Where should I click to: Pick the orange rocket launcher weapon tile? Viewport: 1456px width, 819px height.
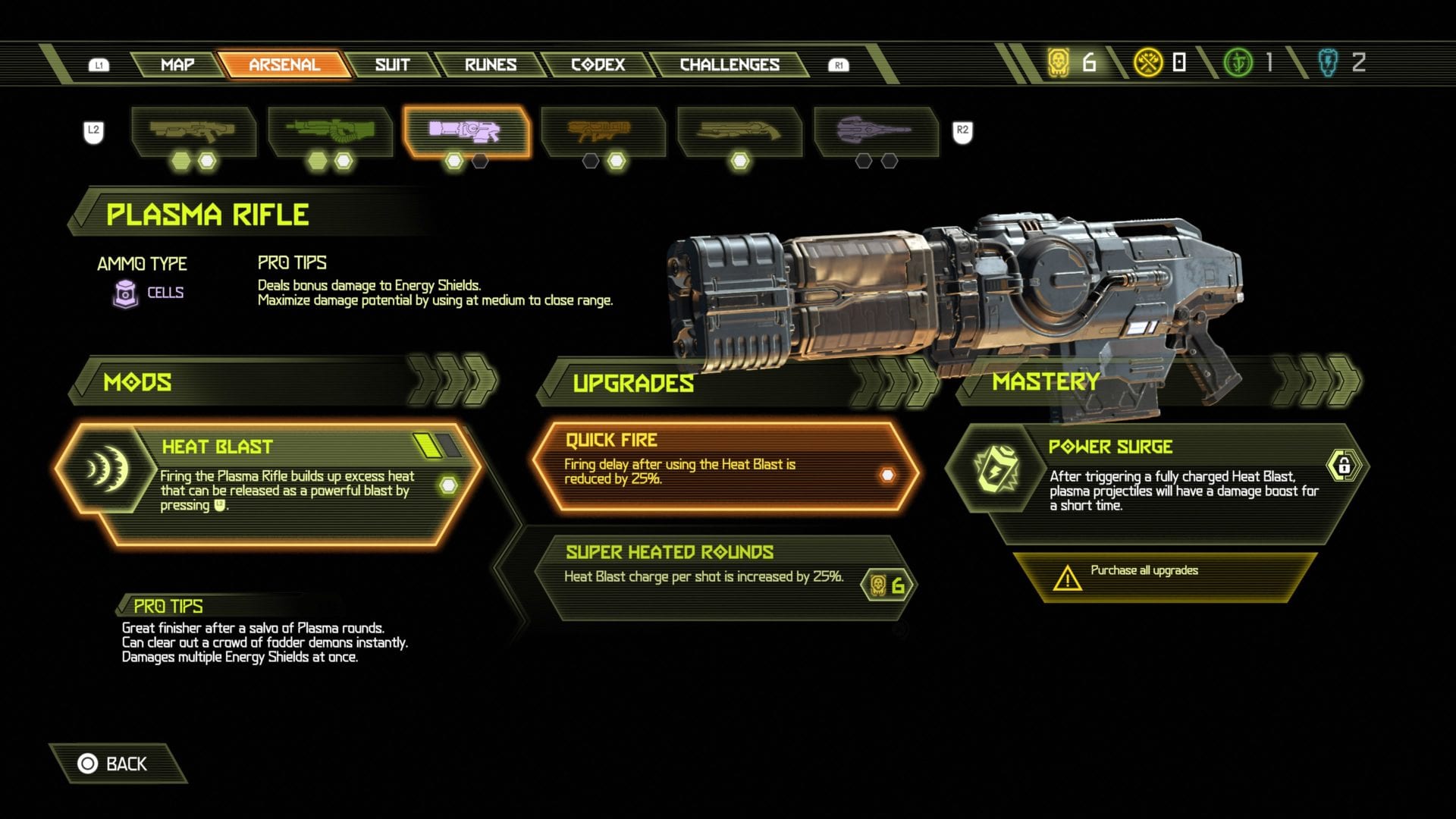coord(602,132)
